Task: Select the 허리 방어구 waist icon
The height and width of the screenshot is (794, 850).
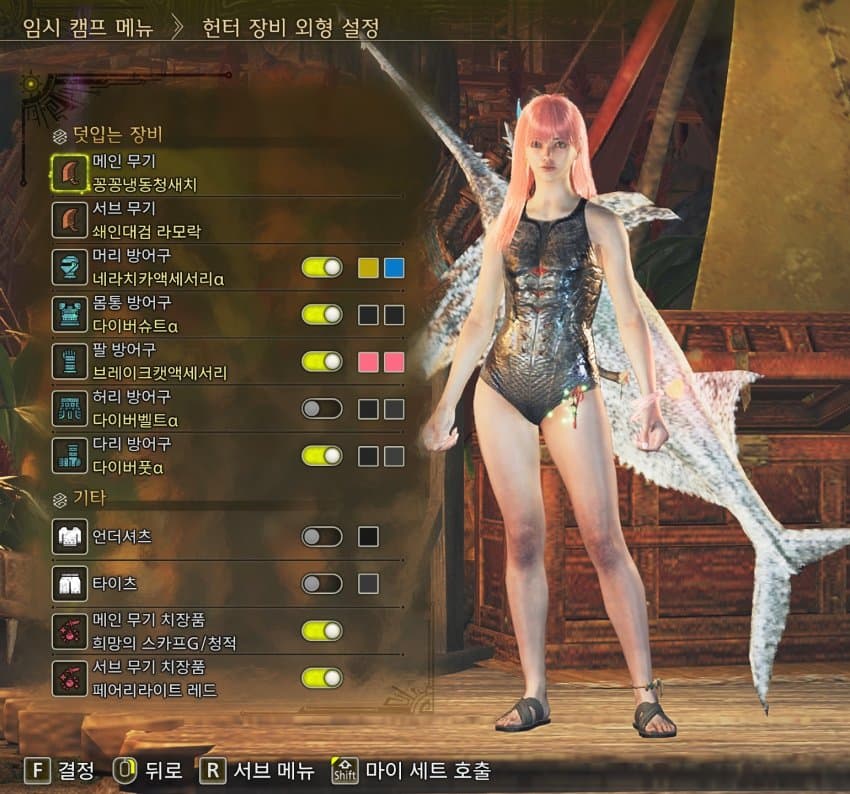Action: pos(69,408)
